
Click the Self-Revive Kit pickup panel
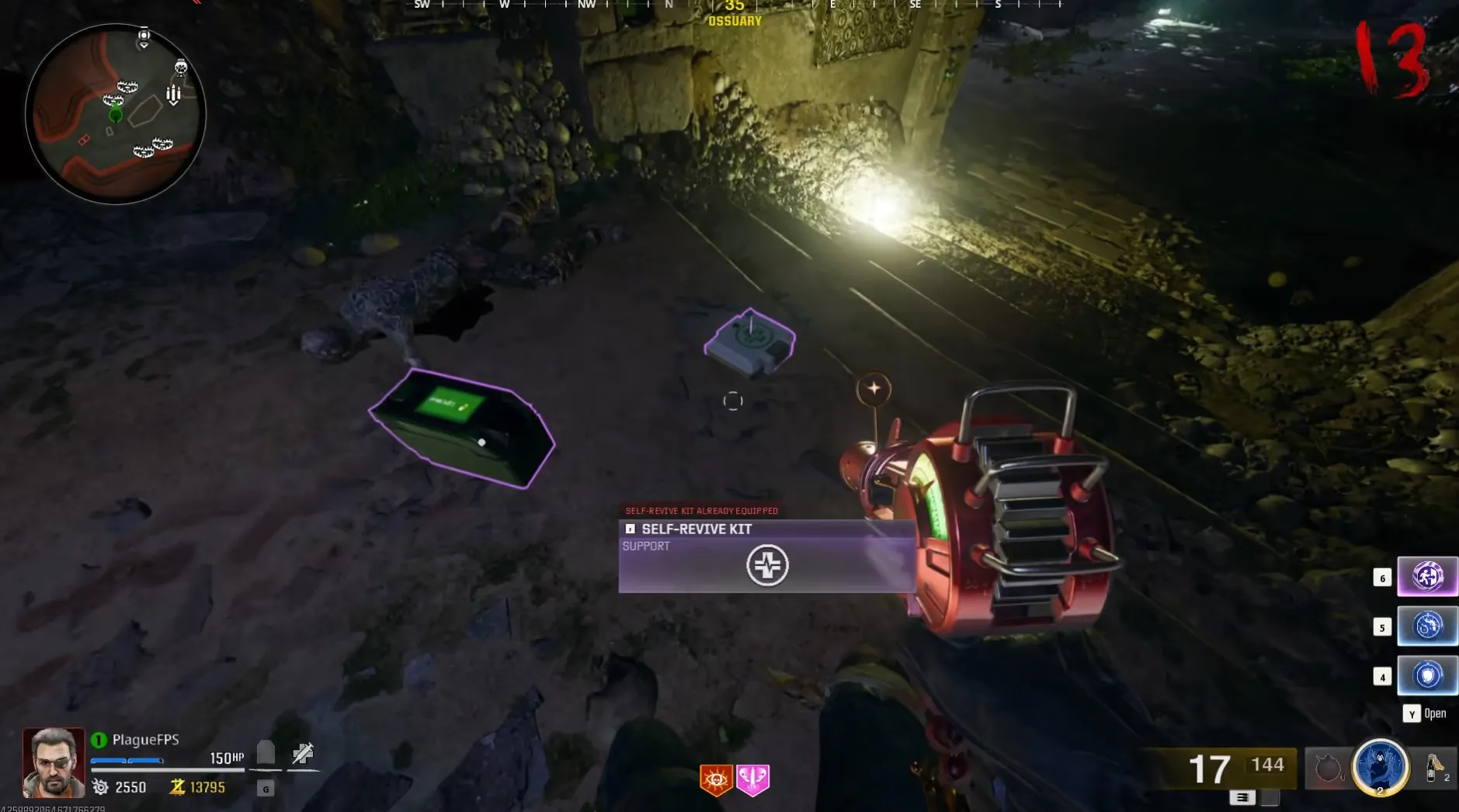(766, 556)
